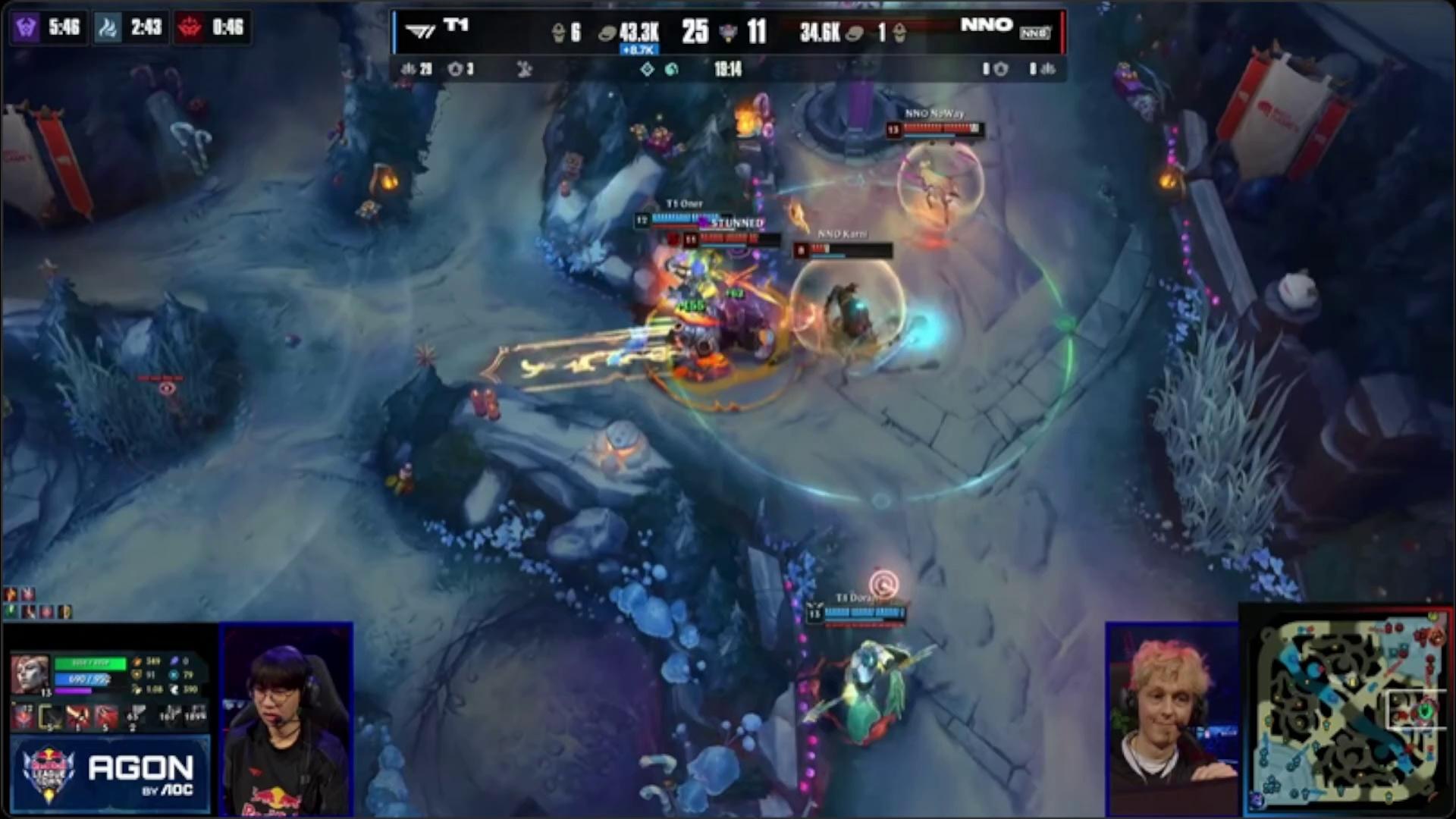Select the champion portrait in the player panel
Viewport: 1456px width, 819px height.
point(30,673)
